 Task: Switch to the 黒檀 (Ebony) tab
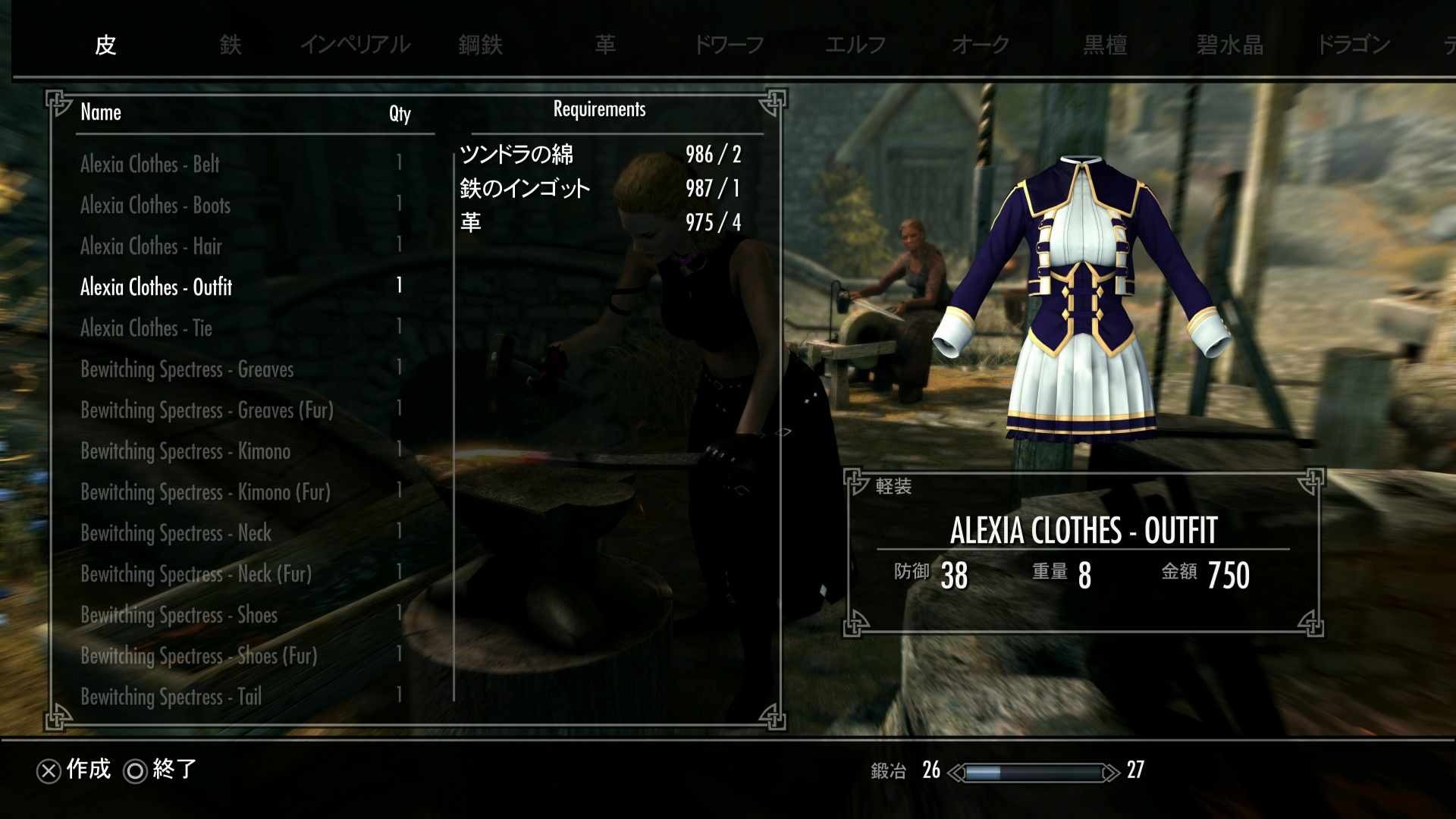(x=1105, y=45)
